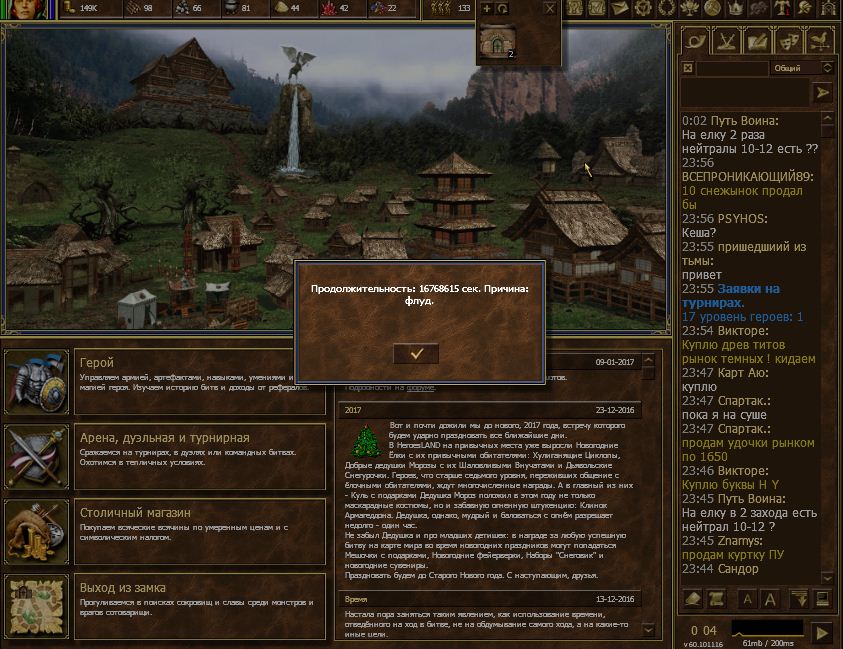This screenshot has width=843, height=649.
Task: Confirm the flood ban notice with the checkmark
Action: 417,352
